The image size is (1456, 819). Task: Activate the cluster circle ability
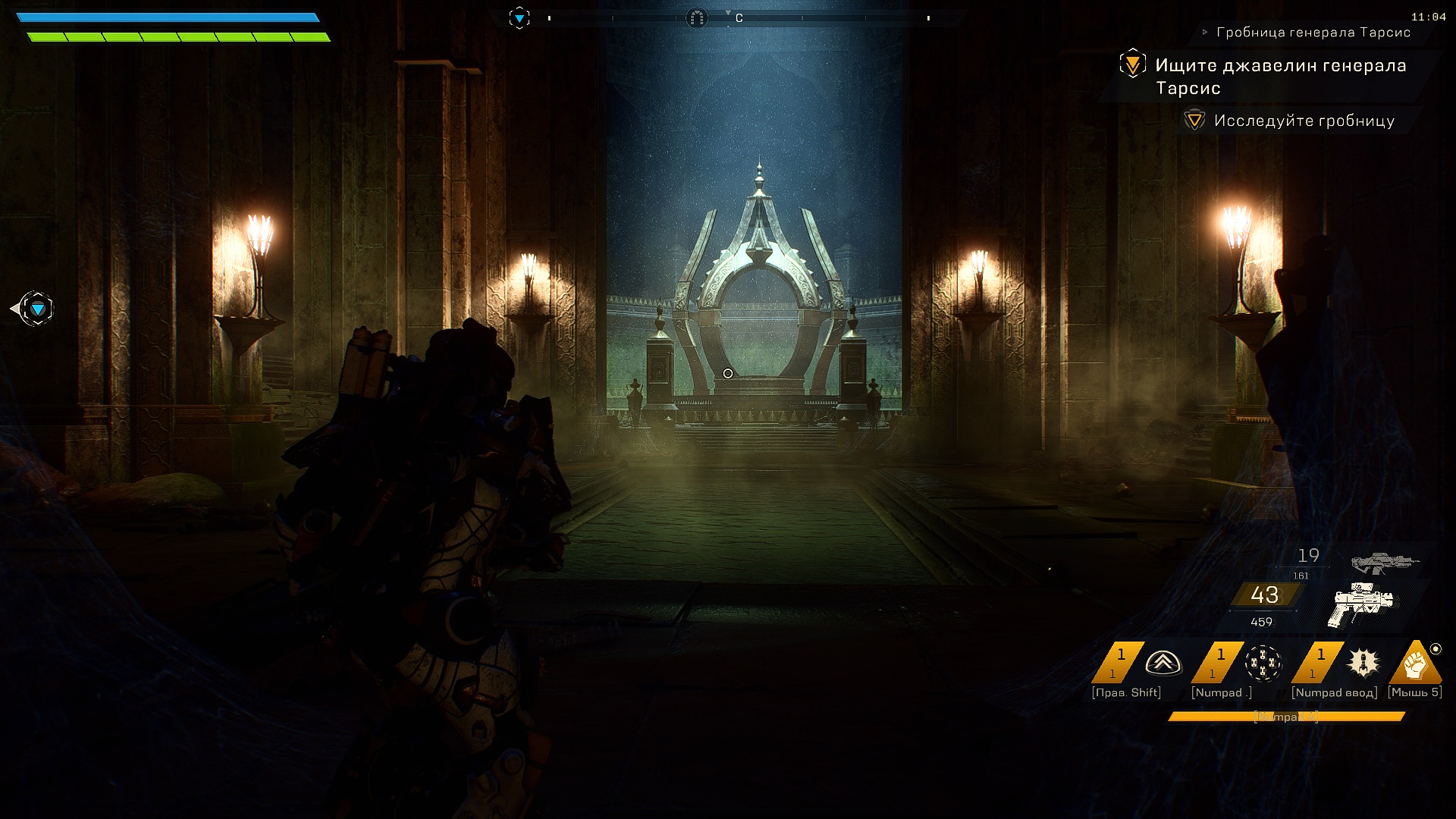1263,664
